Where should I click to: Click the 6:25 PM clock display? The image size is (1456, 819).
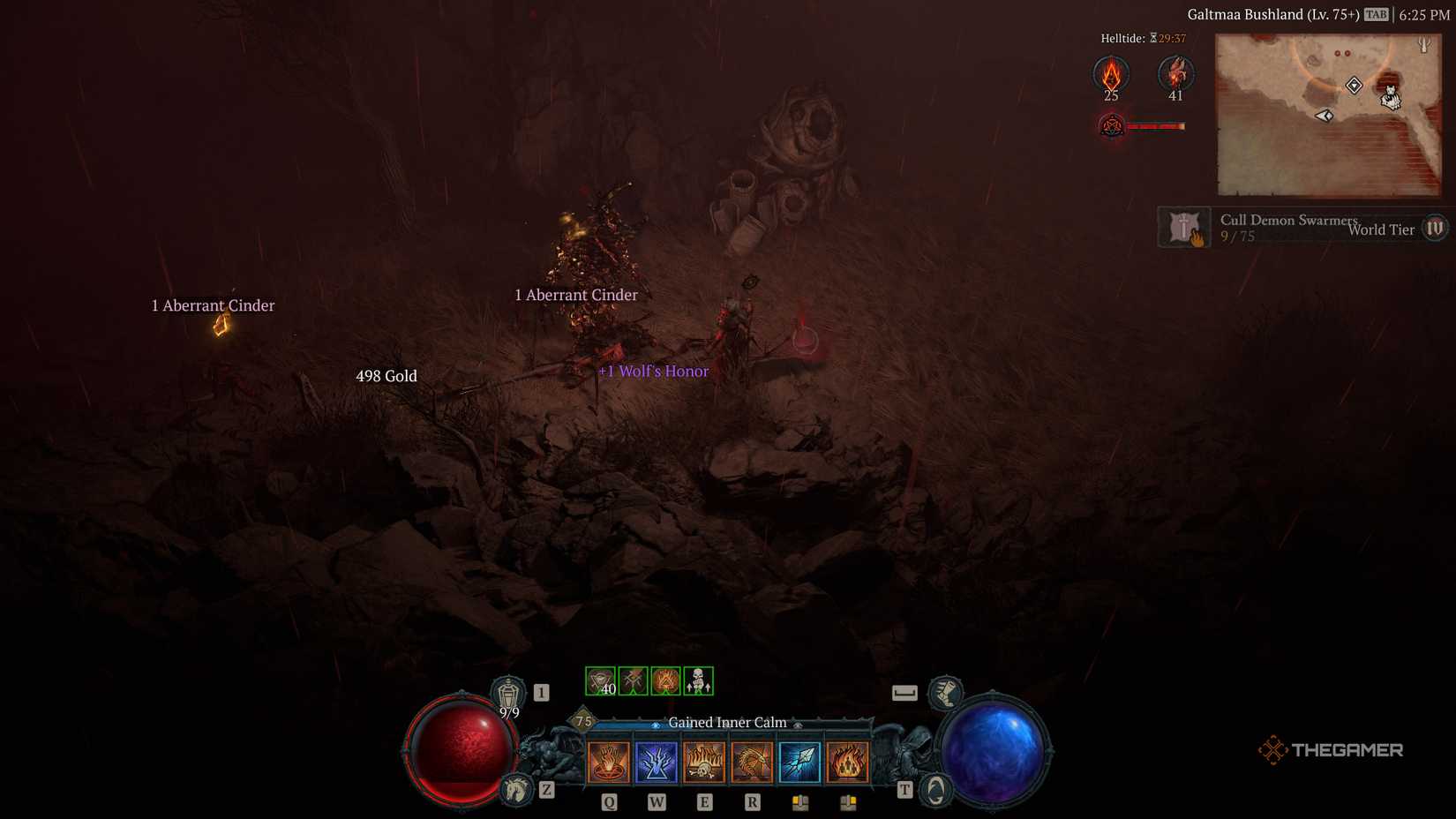[1422, 14]
